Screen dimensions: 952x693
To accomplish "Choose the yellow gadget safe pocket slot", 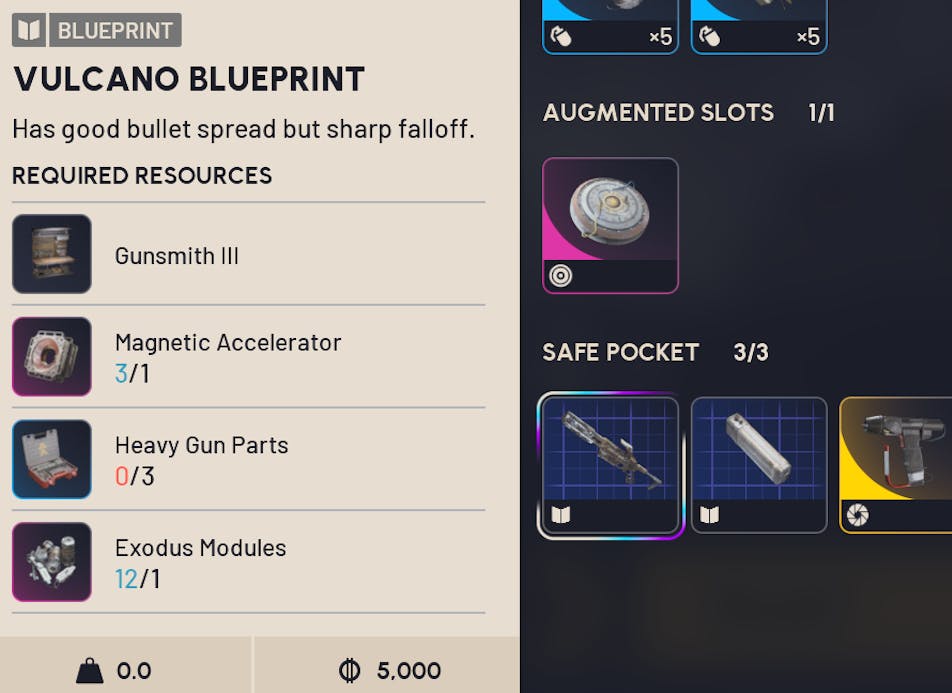I will [896, 465].
